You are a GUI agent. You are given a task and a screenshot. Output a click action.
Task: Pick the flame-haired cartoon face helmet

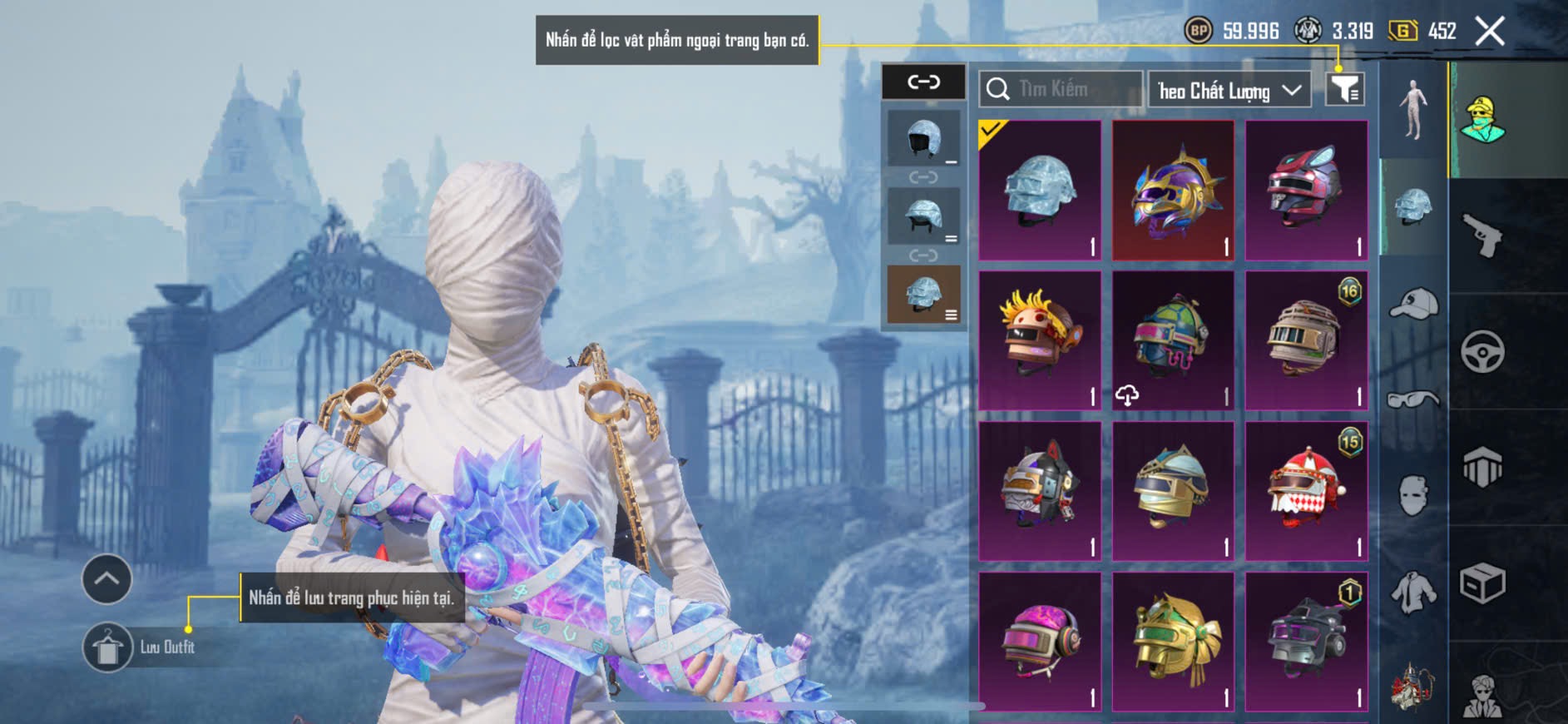click(1040, 340)
